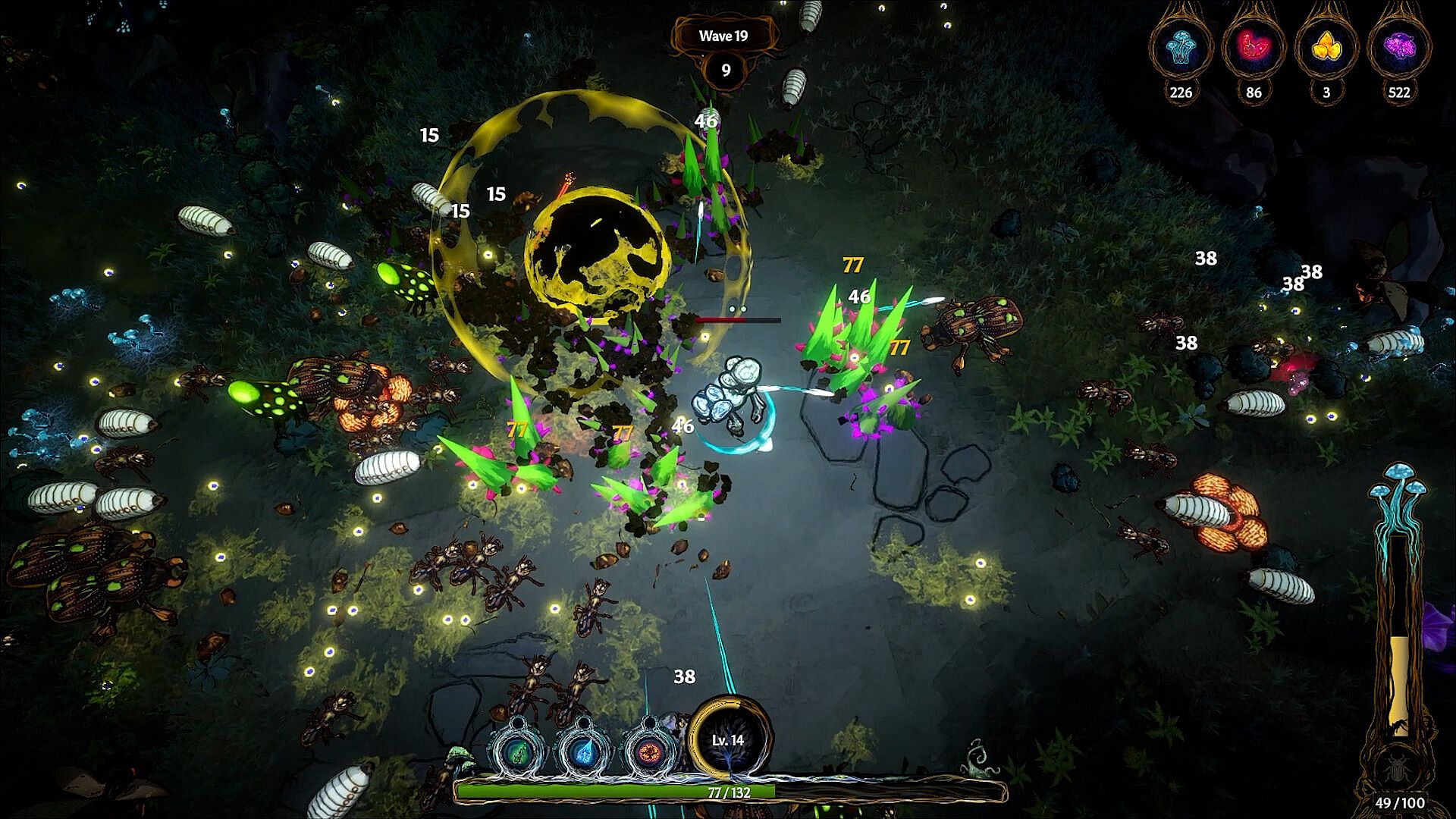
Task: Select the red glowing blob resource icon
Action: click(x=1253, y=48)
